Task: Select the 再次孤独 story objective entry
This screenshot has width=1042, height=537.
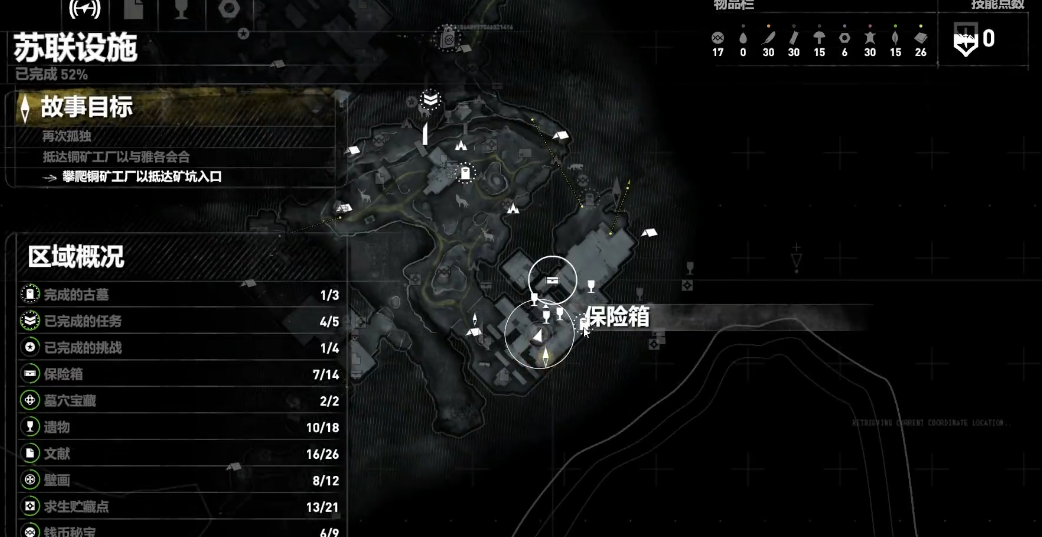Action: (67, 136)
